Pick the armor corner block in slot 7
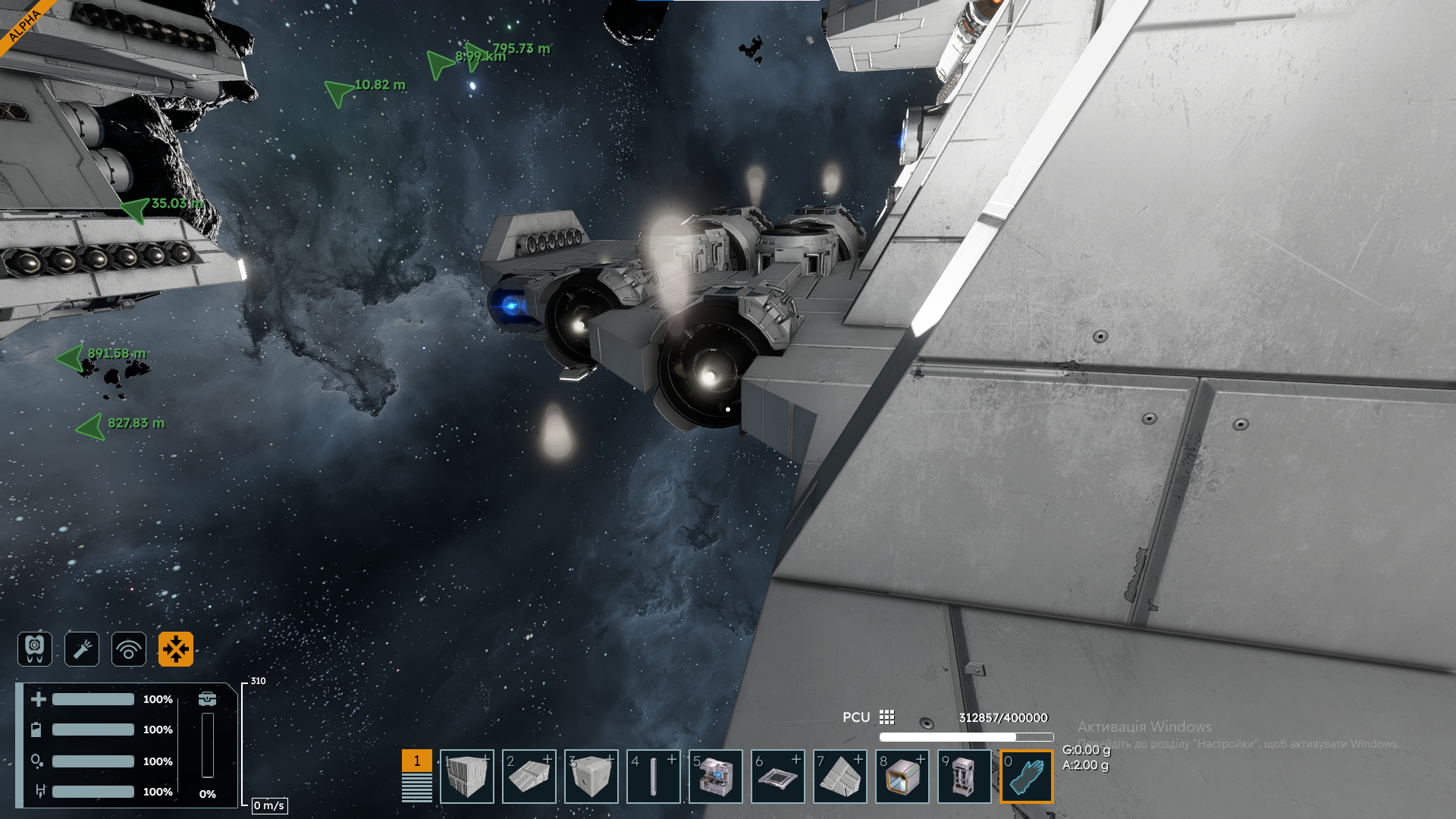This screenshot has width=1456, height=819. pyautogui.click(x=840, y=777)
